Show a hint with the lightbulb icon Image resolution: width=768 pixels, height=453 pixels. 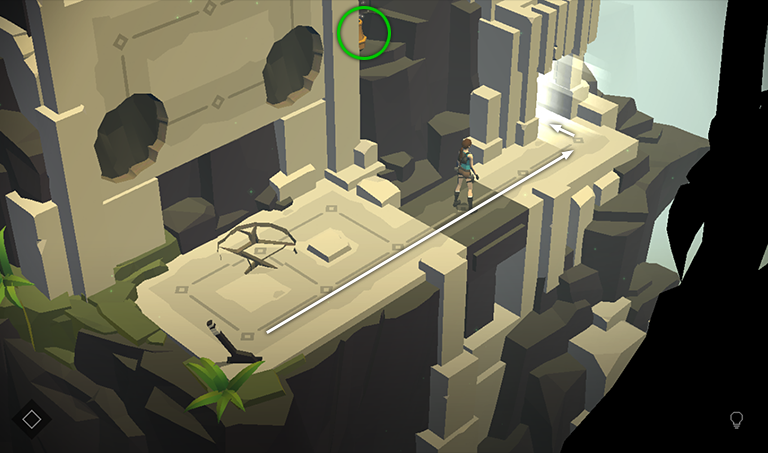click(x=737, y=420)
